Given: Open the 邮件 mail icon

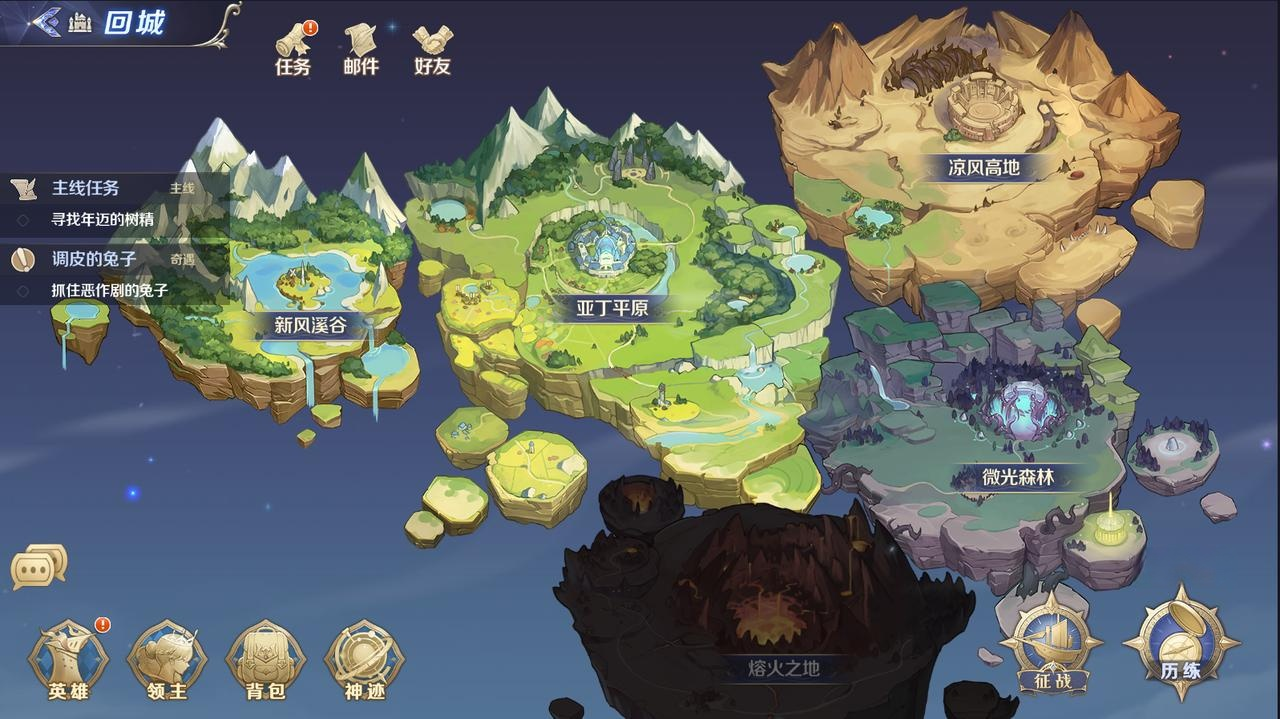Looking at the screenshot, I should (x=361, y=49).
